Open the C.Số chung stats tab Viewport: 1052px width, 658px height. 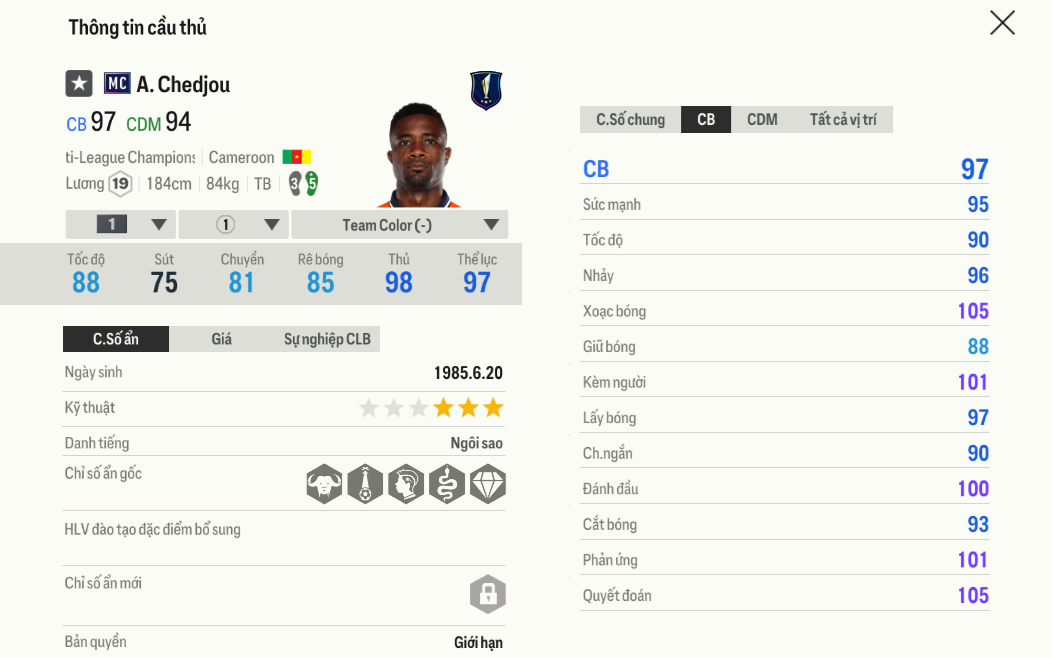tap(630, 120)
